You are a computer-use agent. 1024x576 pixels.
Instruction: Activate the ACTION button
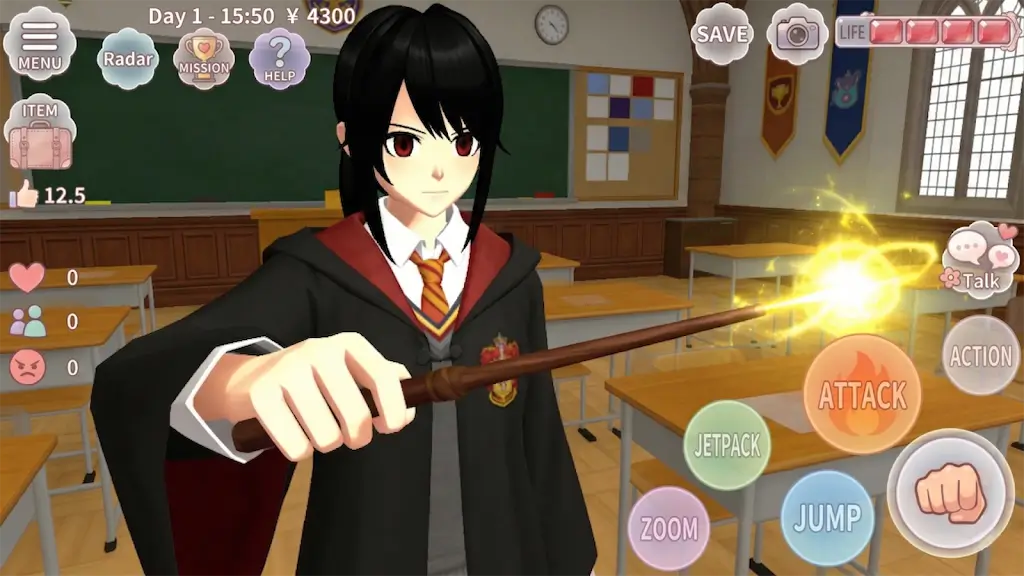tap(980, 356)
